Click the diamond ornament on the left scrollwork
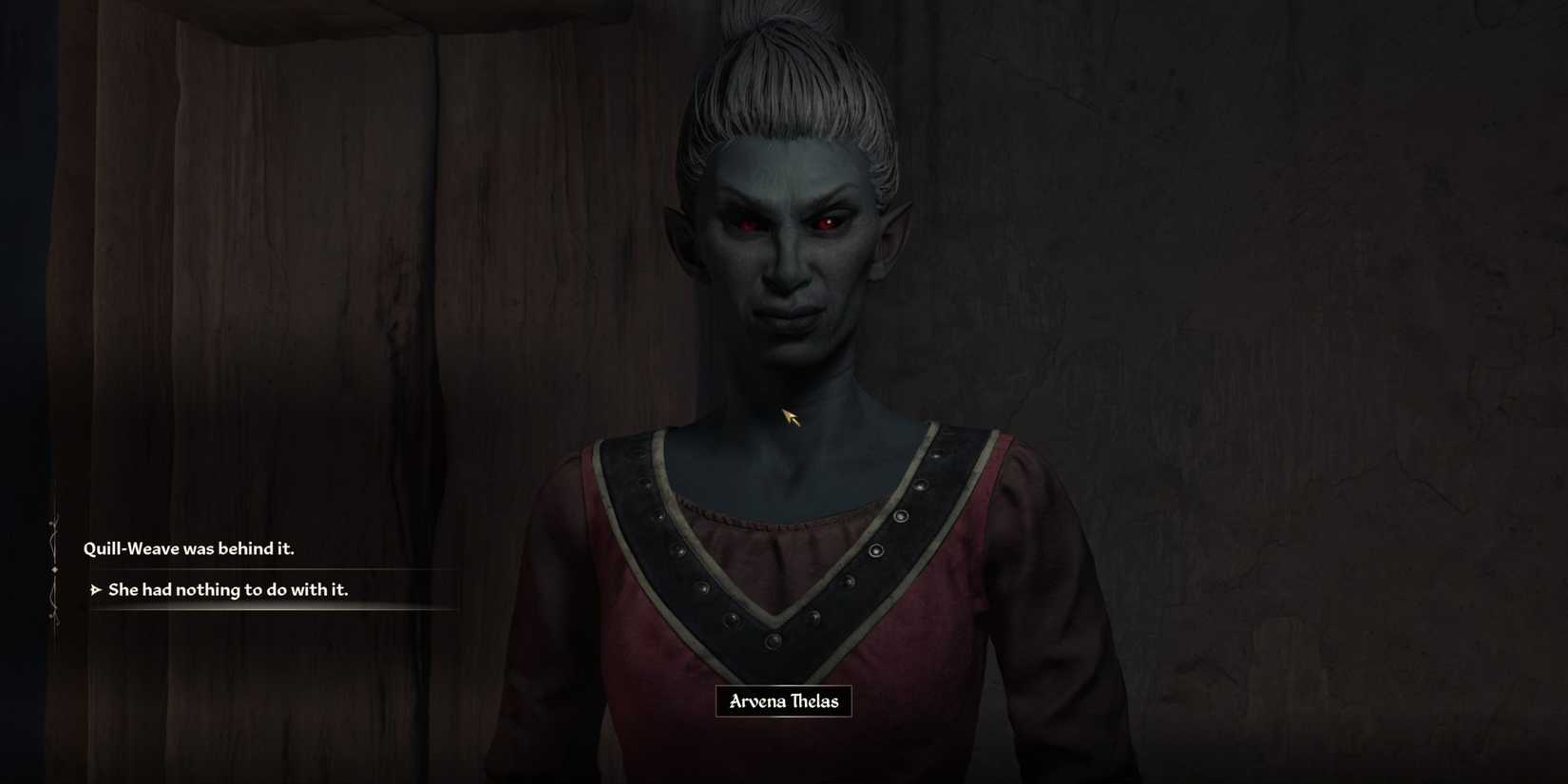This screenshot has width=1568, height=784. 54,569
